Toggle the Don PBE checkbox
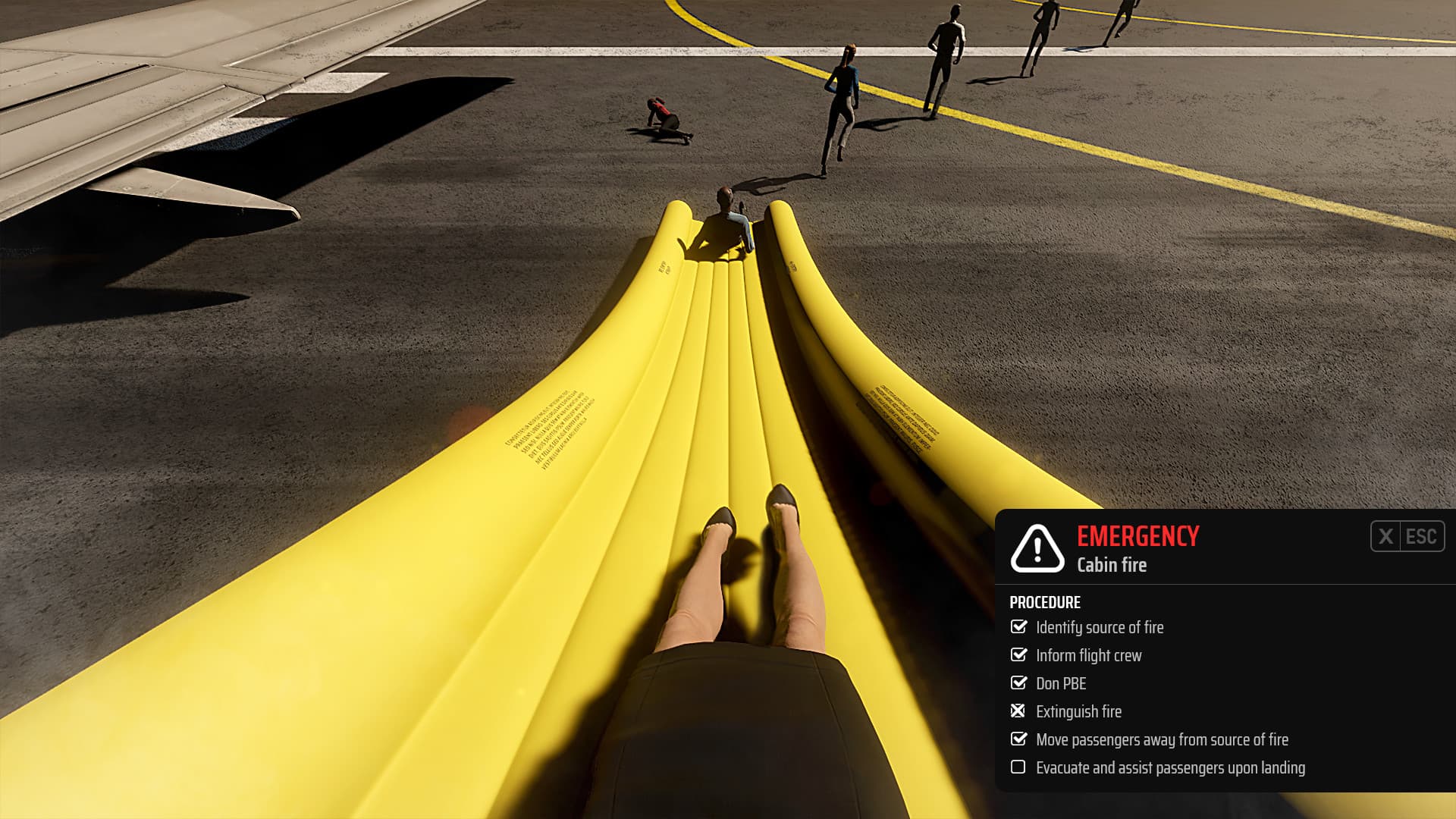 tap(1019, 684)
